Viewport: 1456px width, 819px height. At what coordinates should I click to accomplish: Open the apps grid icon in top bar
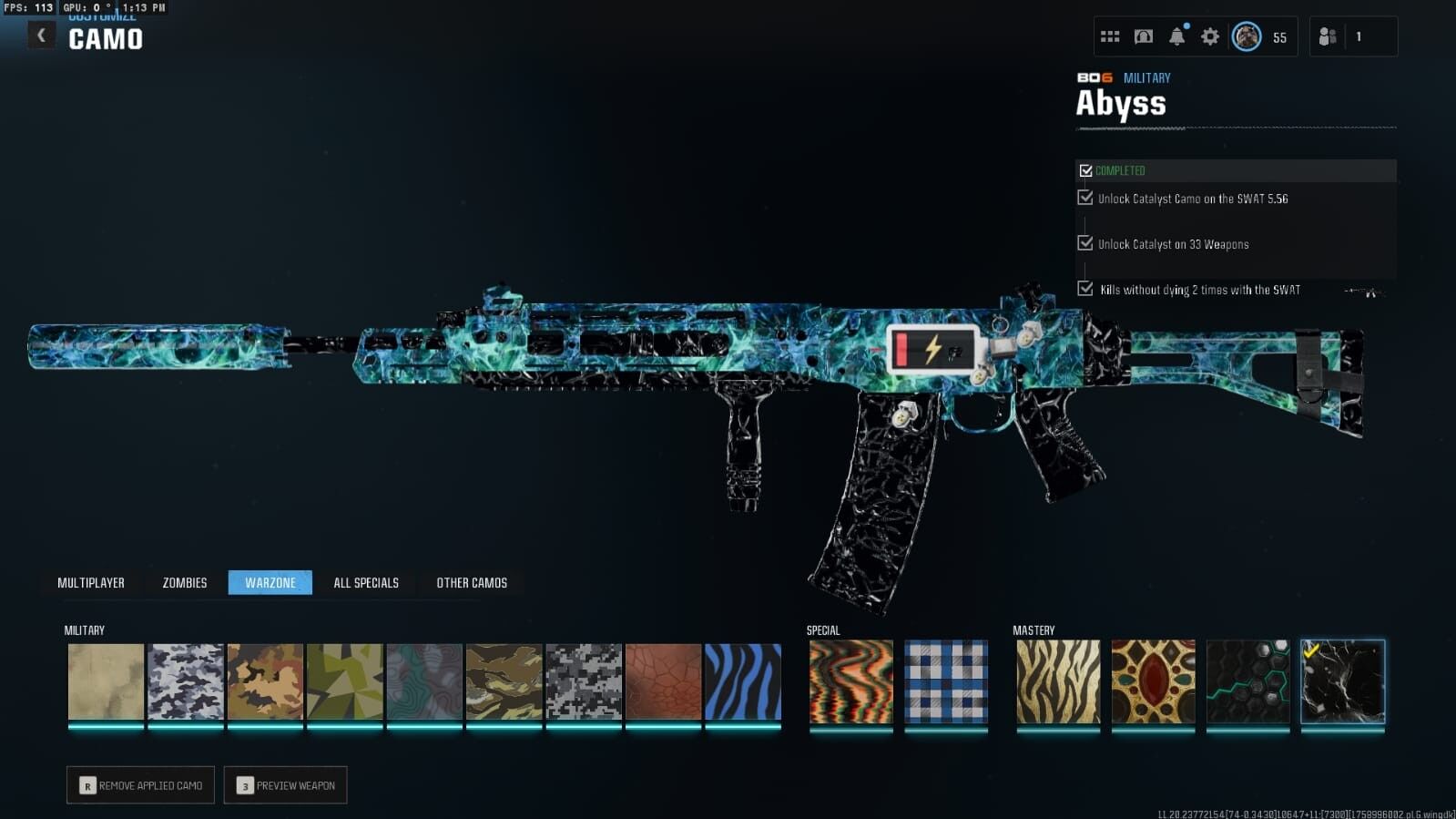point(1110,36)
